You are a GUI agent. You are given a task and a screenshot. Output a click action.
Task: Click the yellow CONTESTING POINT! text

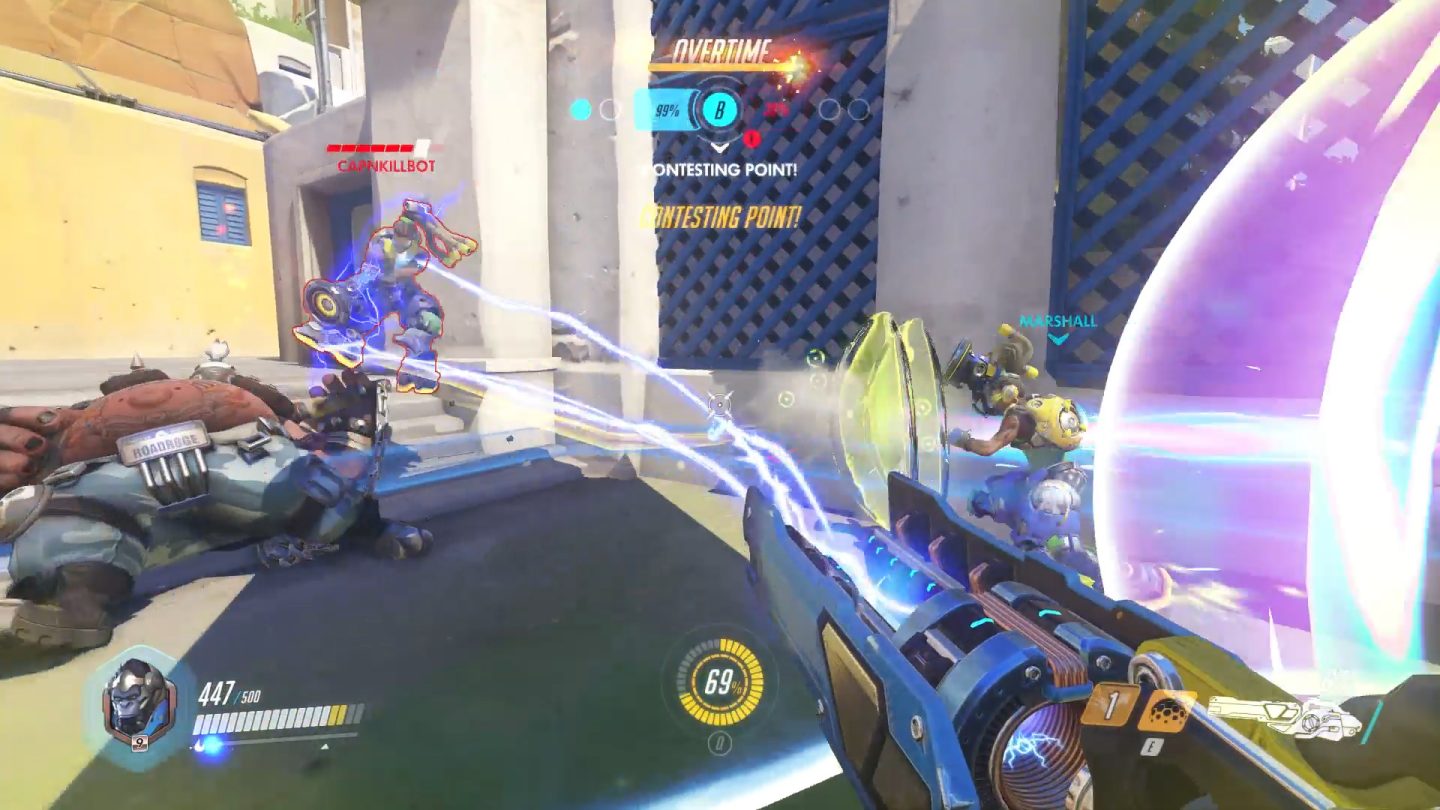722,213
